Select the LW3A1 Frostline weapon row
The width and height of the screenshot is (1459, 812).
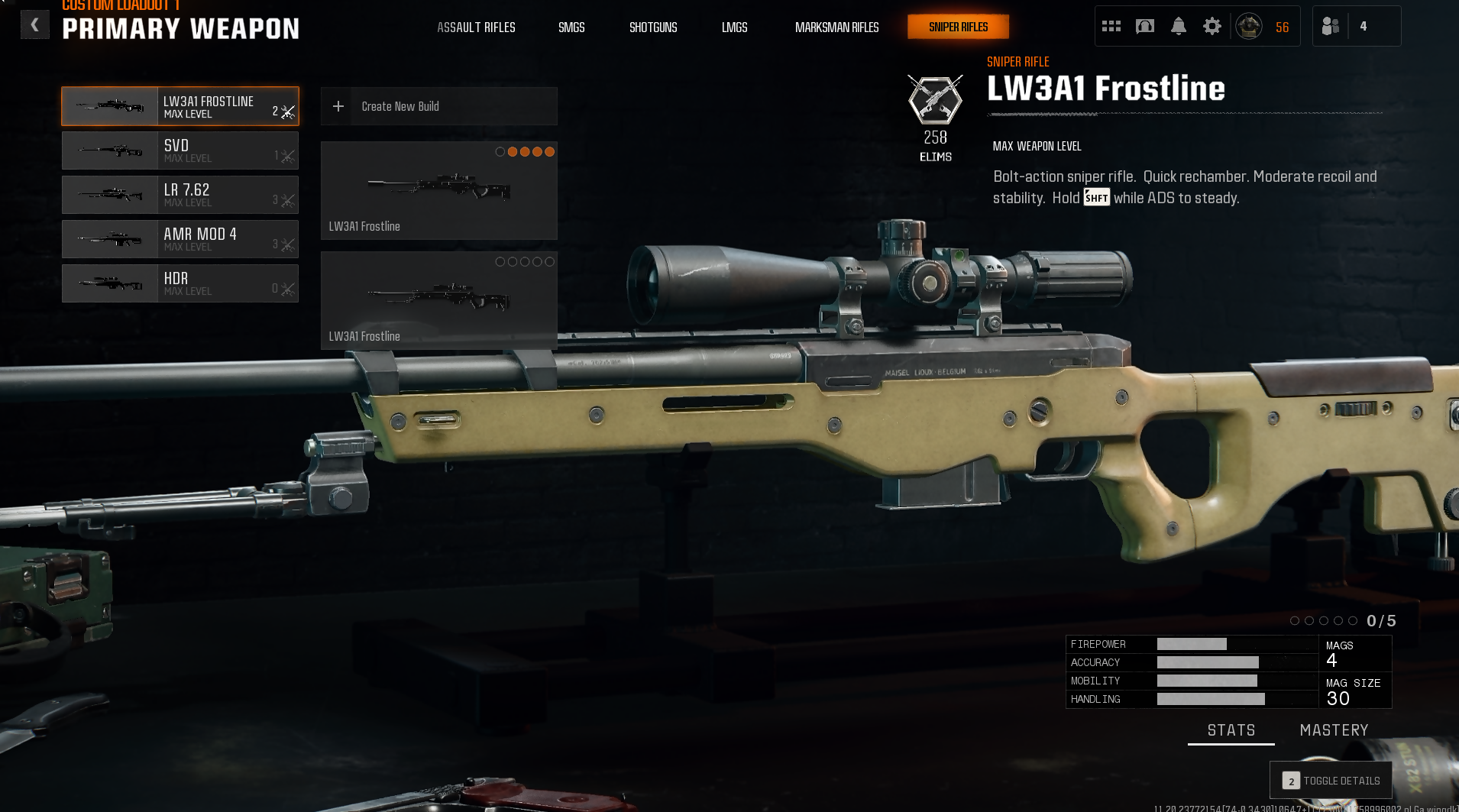pos(180,106)
